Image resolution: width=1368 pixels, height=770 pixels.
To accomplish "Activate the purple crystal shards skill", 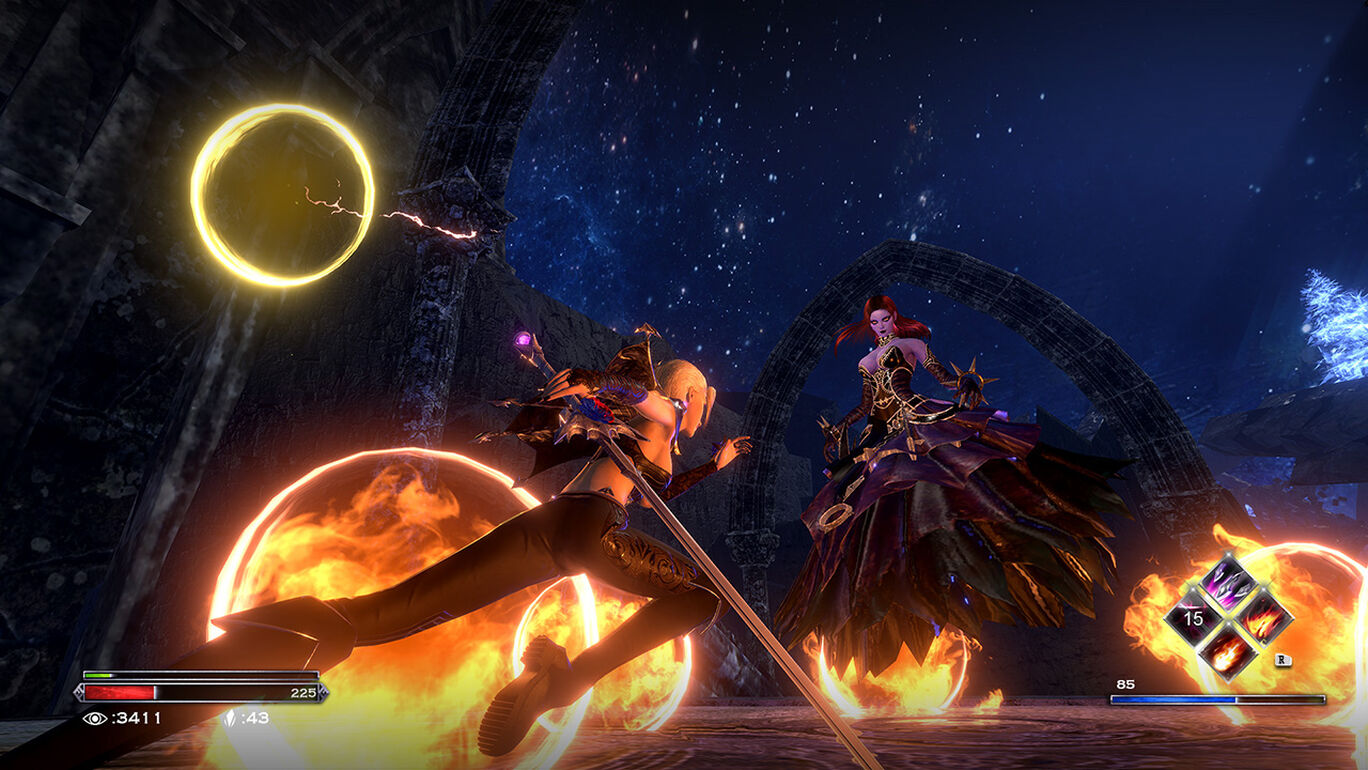I will click(x=1229, y=583).
